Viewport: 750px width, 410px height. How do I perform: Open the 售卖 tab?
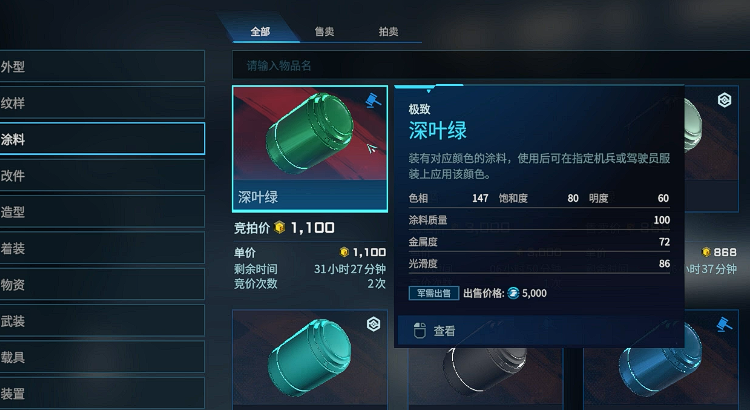coord(324,32)
